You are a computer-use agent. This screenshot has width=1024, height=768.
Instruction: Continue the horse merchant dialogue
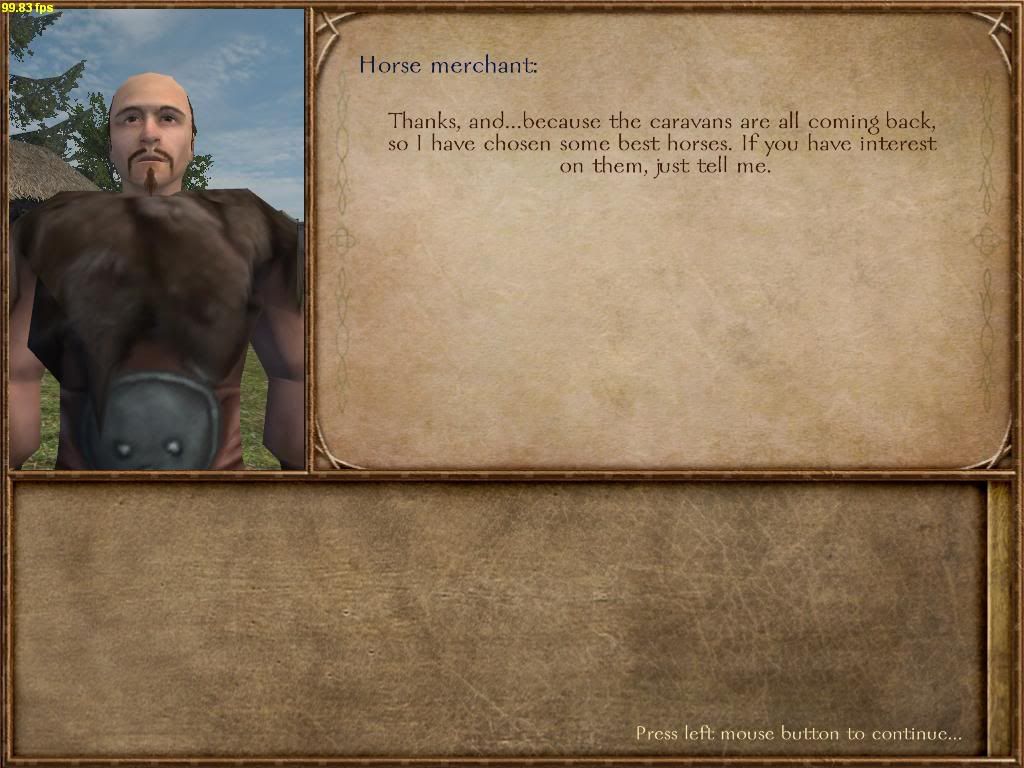(x=798, y=733)
